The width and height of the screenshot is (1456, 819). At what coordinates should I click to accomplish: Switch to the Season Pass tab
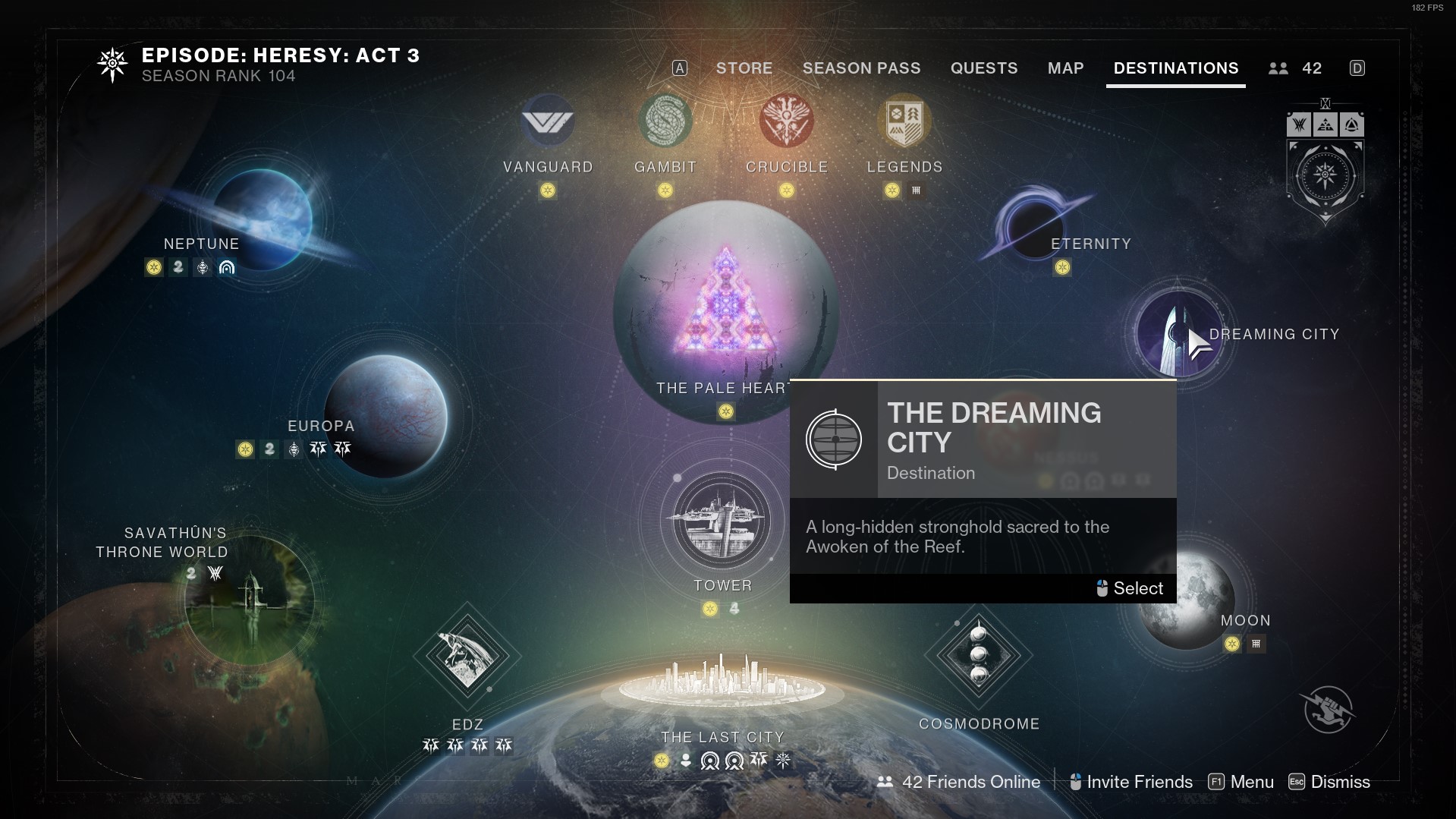(x=861, y=68)
